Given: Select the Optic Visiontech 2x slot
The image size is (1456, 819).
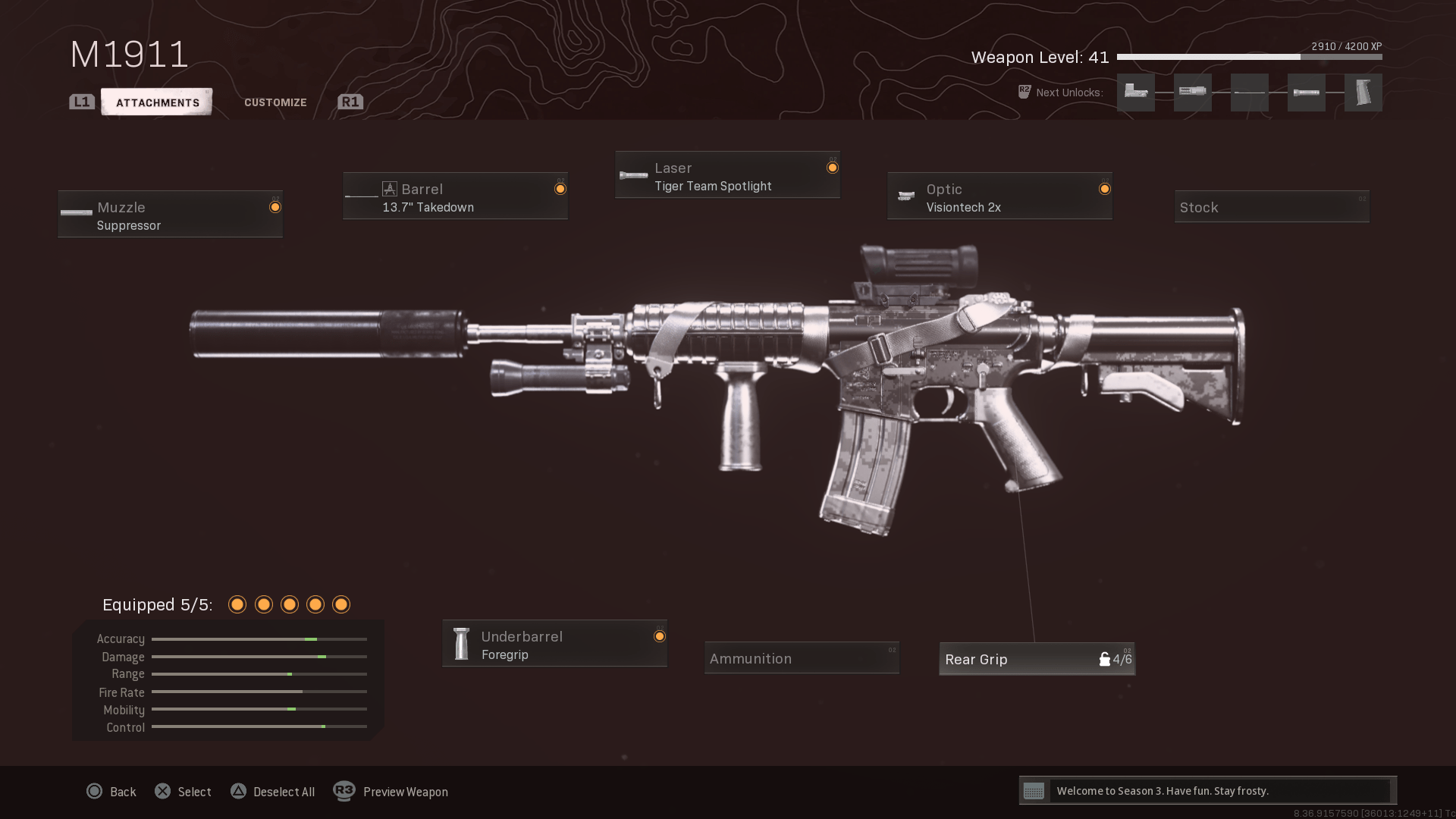Looking at the screenshot, I should (x=999, y=196).
